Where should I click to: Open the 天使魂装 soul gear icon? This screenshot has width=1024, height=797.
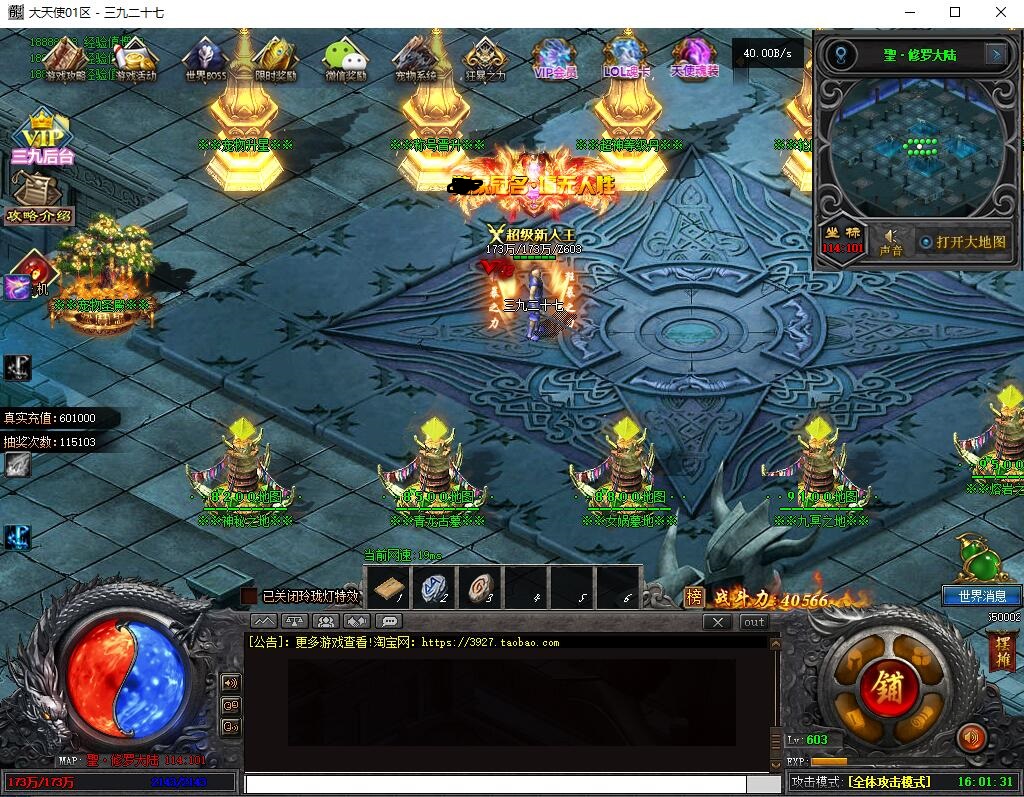pyautogui.click(x=694, y=58)
